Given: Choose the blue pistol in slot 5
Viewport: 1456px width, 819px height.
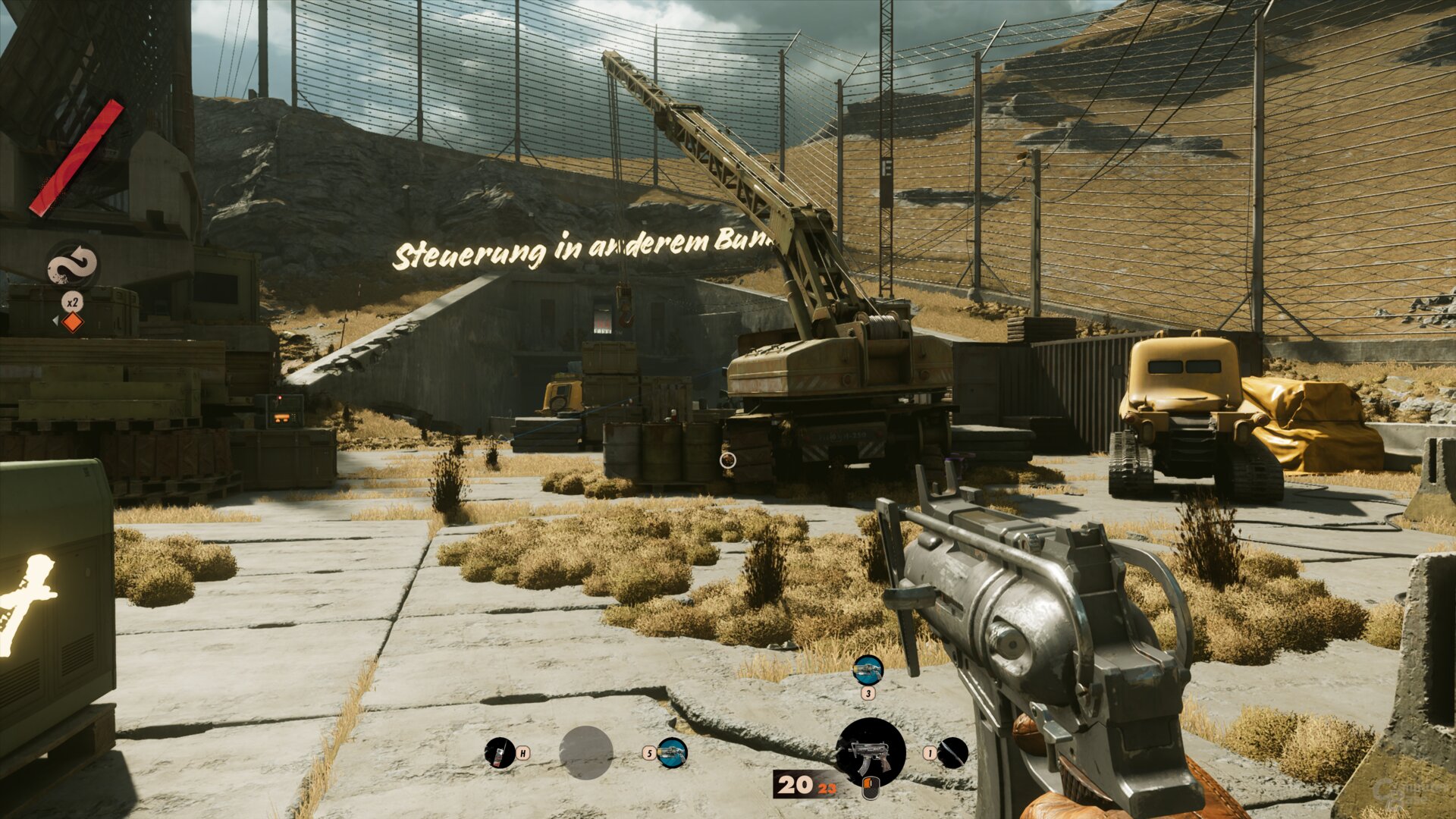Looking at the screenshot, I should [672, 752].
